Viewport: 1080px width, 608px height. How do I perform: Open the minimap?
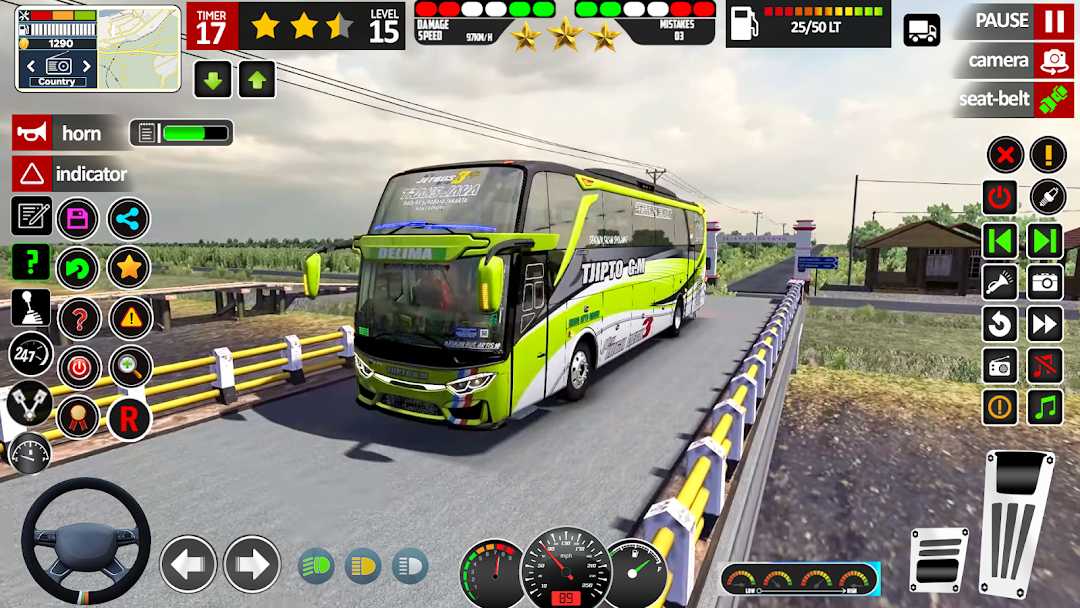point(138,47)
